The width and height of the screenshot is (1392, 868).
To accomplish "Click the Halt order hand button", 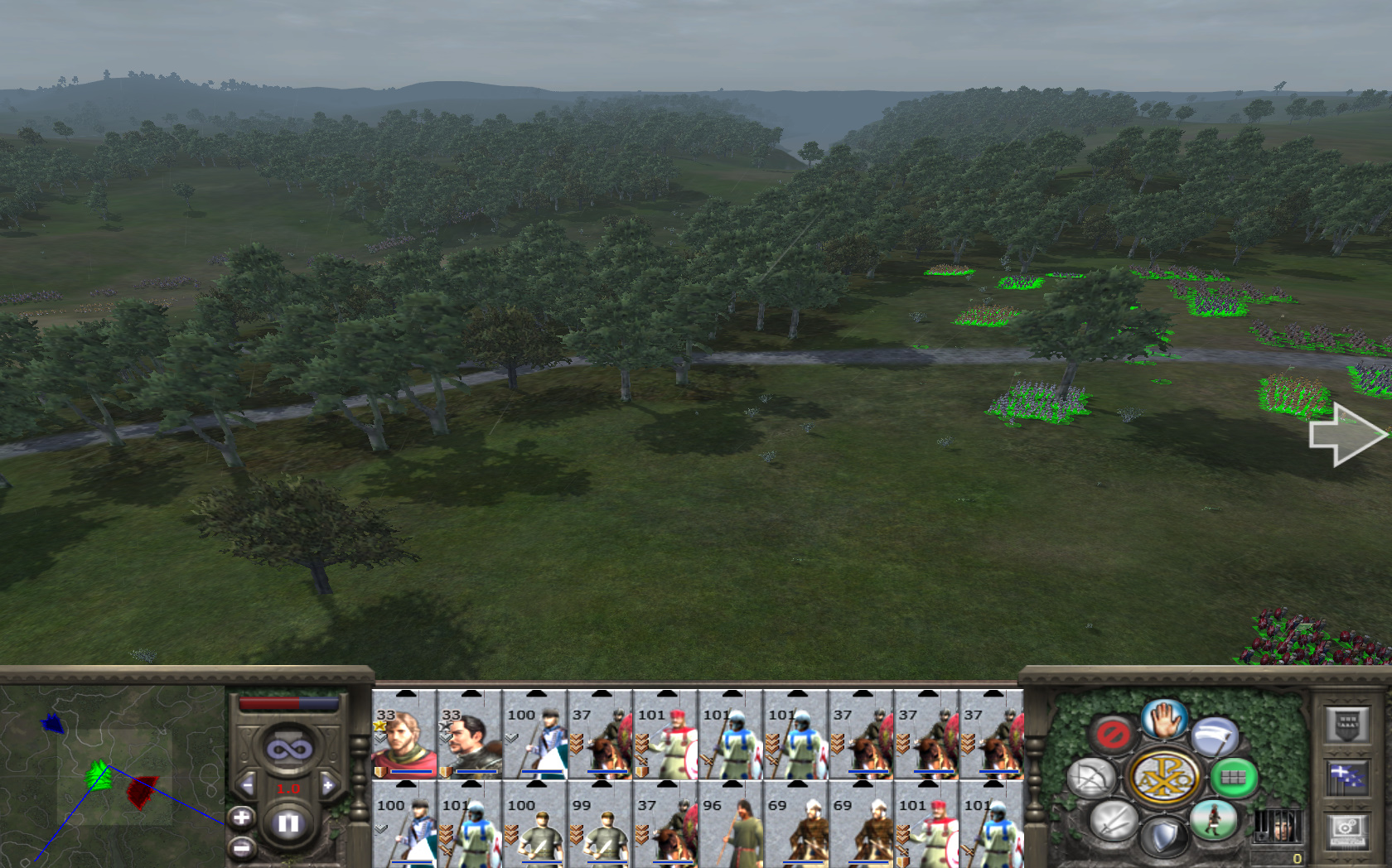I will 1164,719.
